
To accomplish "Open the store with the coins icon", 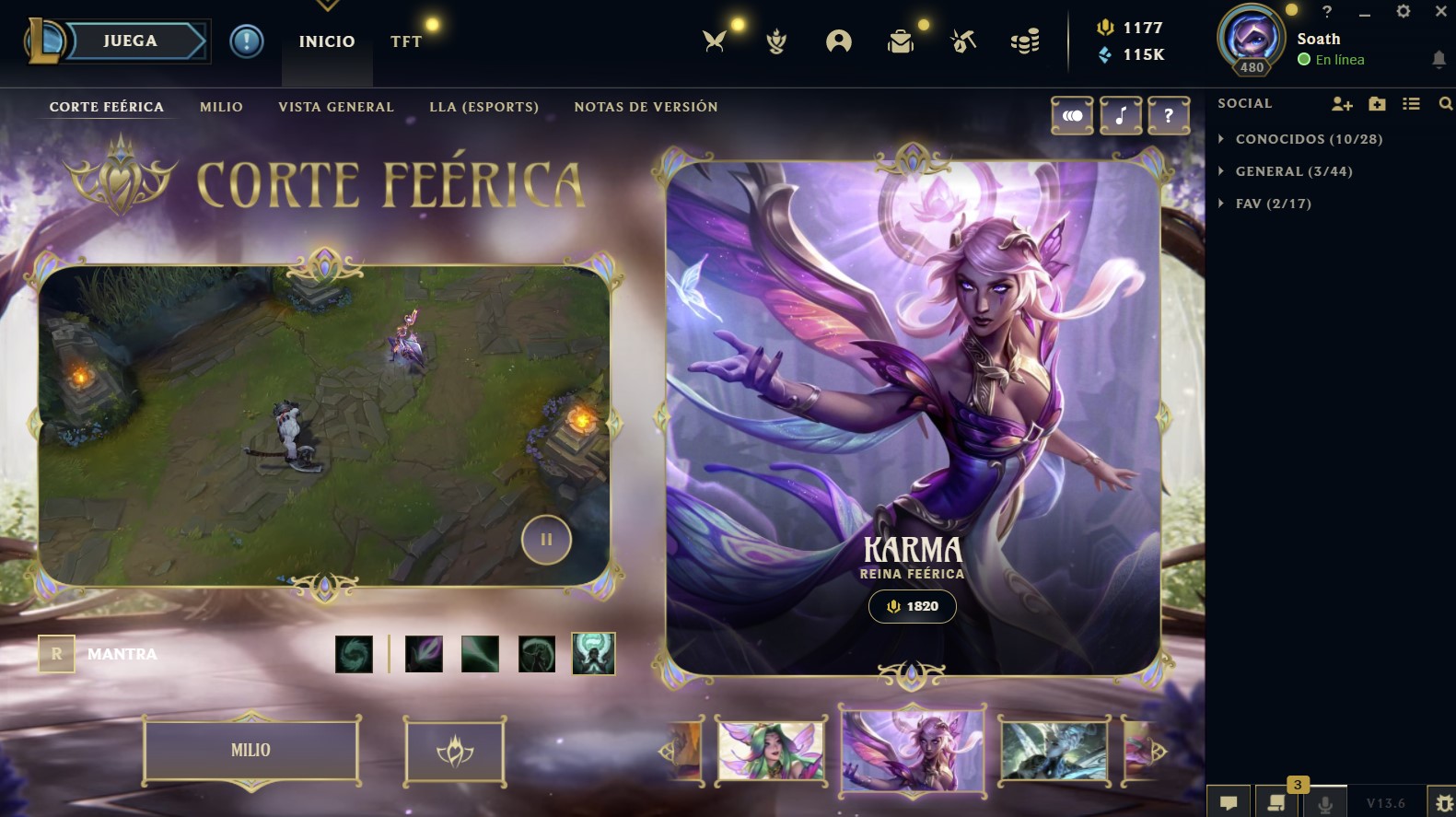I will click(x=1024, y=41).
